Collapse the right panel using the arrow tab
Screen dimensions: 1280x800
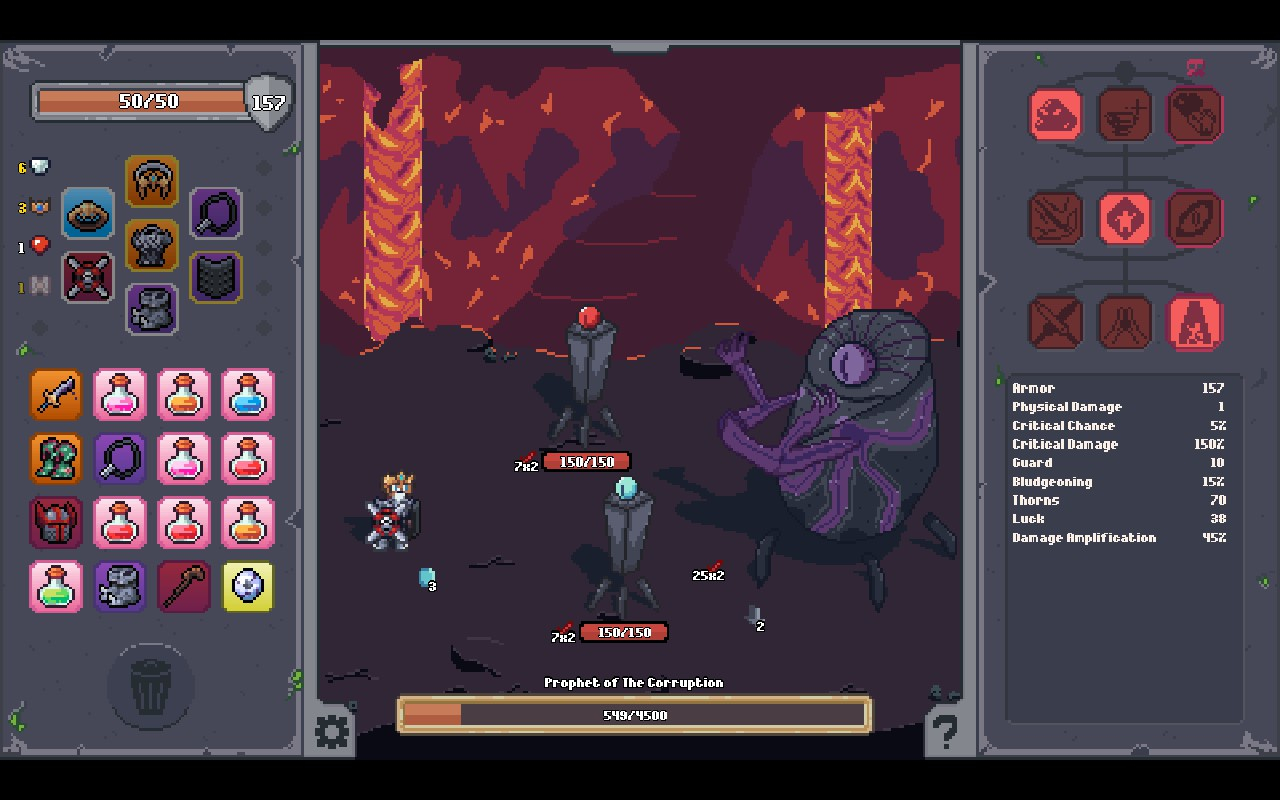[x=987, y=283]
